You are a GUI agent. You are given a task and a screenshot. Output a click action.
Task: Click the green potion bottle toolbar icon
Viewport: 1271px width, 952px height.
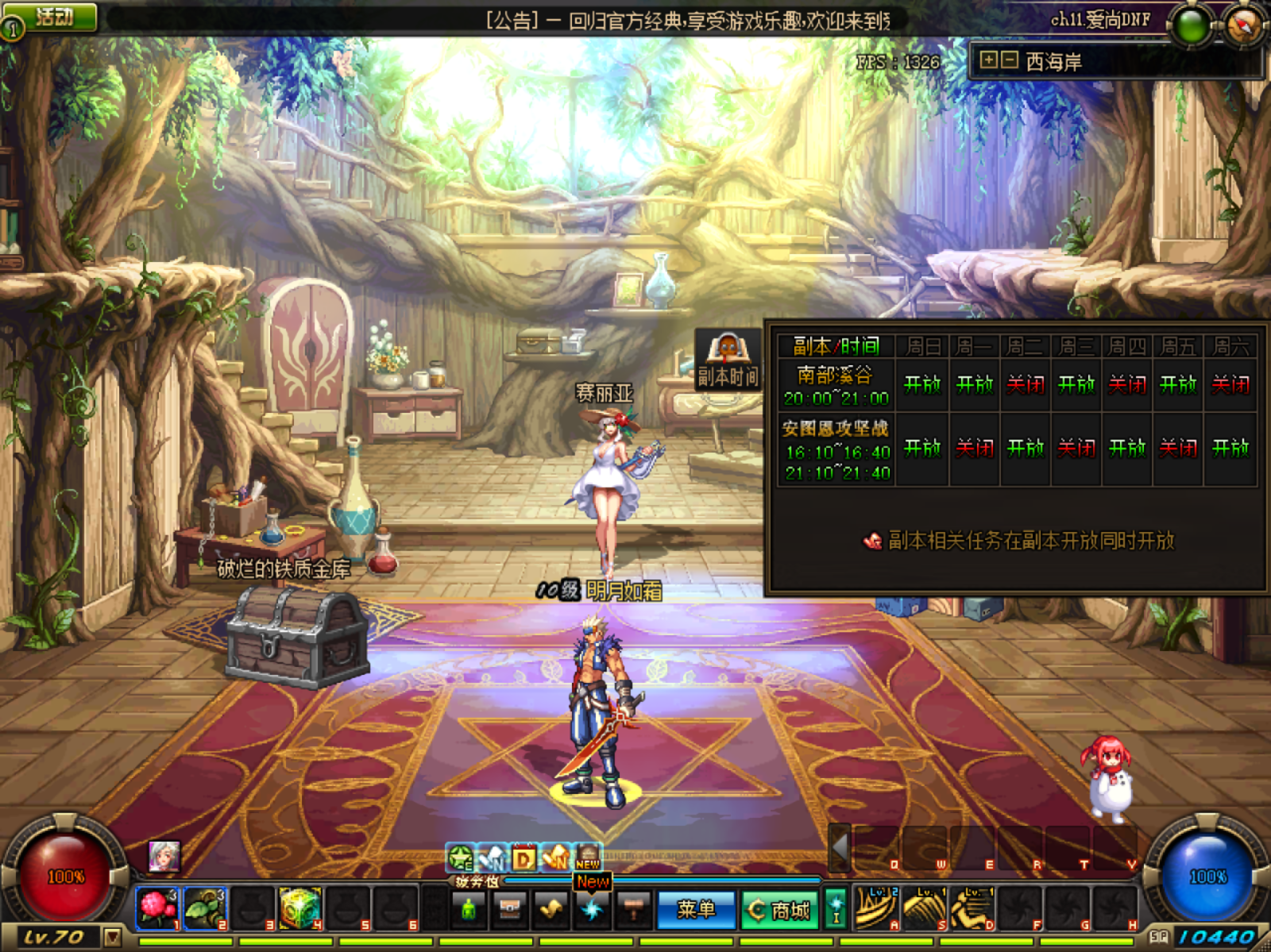[469, 909]
